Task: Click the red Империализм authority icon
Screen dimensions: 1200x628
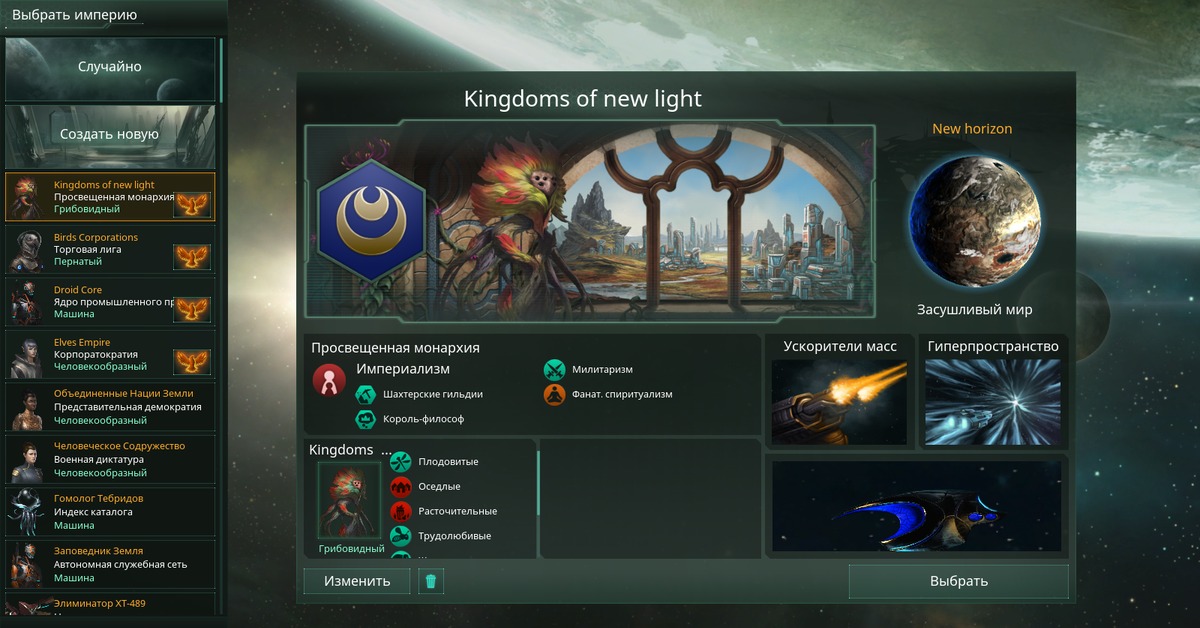Action: [x=329, y=380]
